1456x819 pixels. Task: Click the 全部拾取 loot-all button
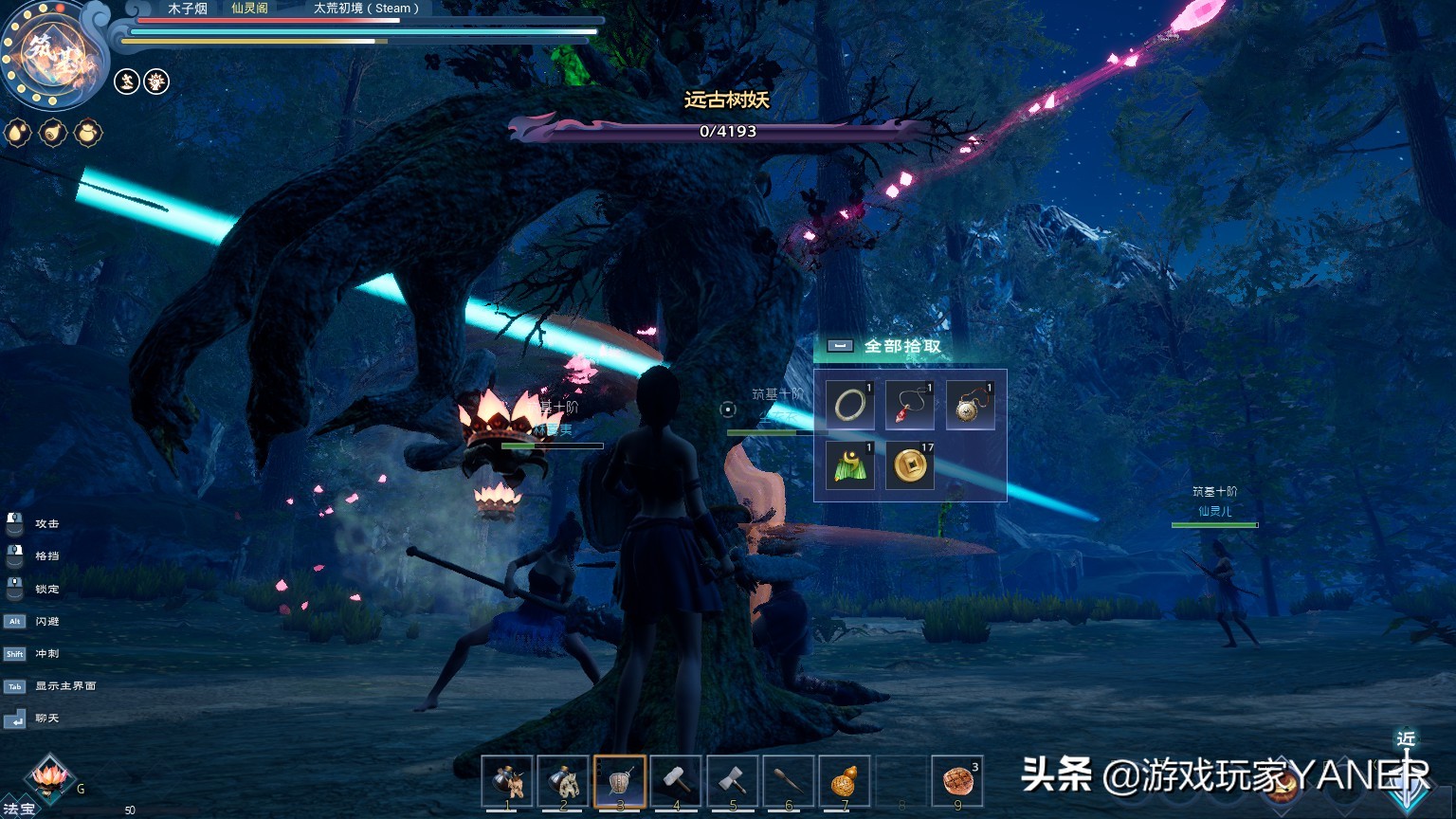coord(901,346)
